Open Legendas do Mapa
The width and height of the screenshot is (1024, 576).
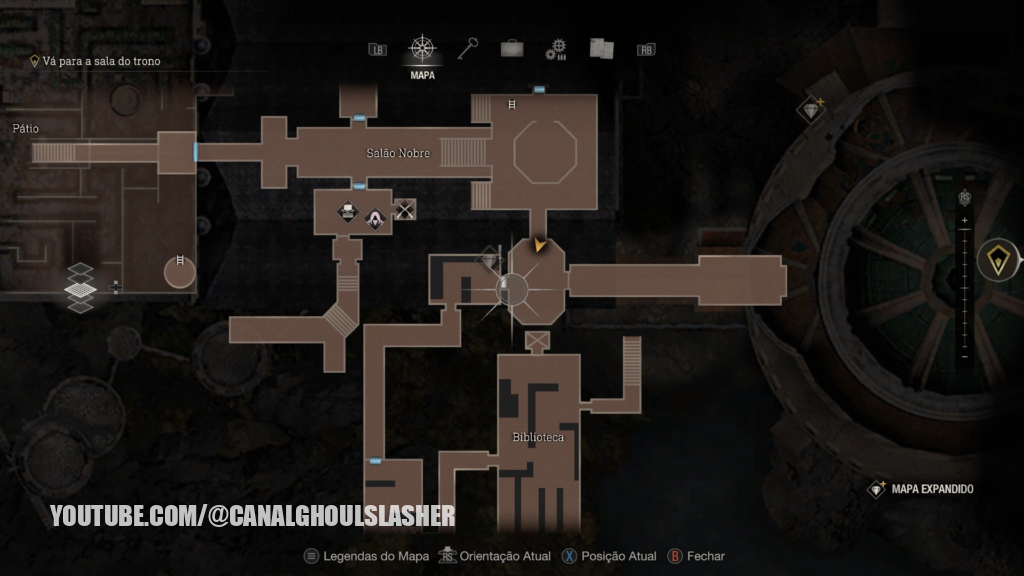coord(367,556)
